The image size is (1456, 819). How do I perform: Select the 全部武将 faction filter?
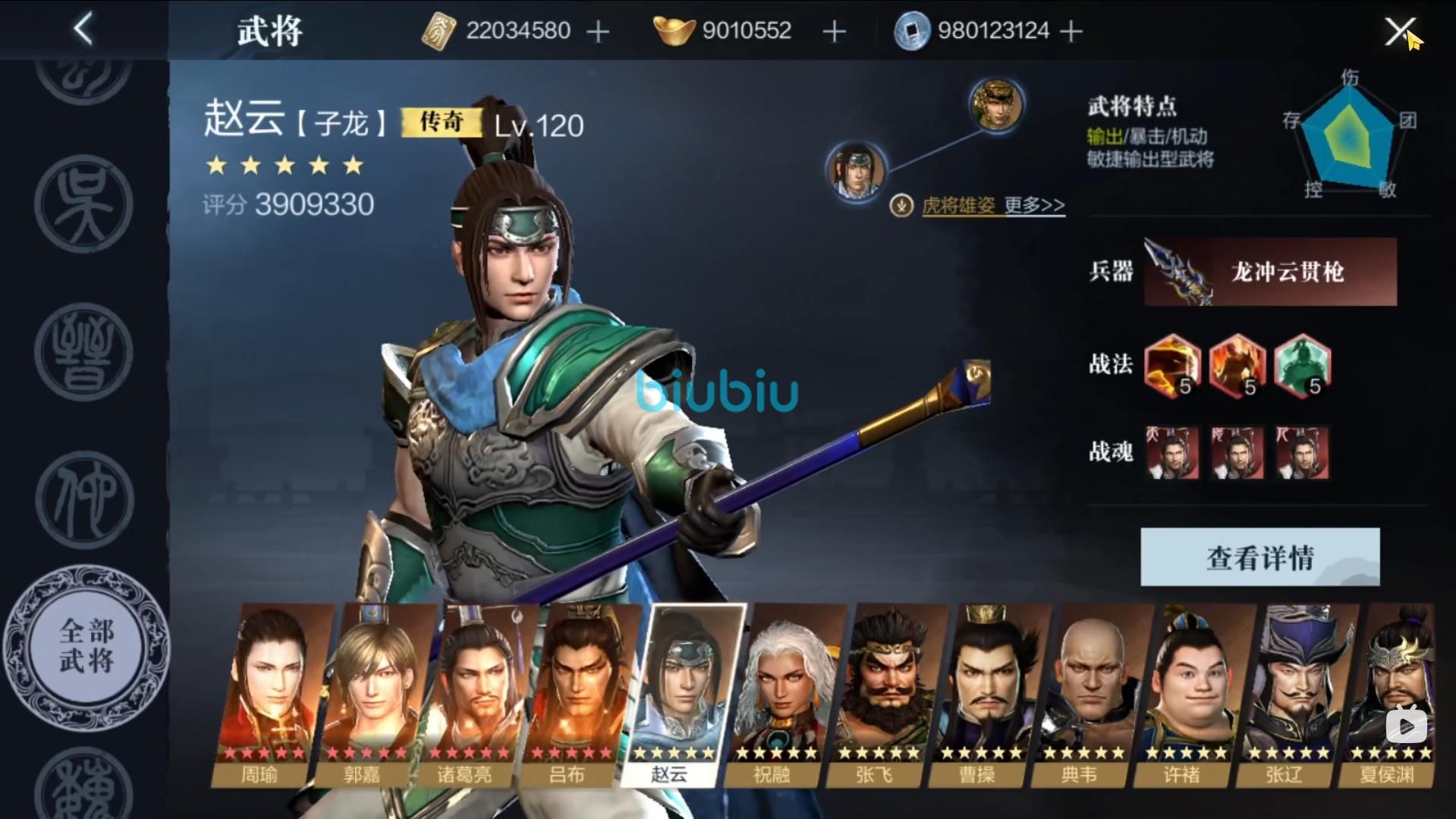(86, 647)
